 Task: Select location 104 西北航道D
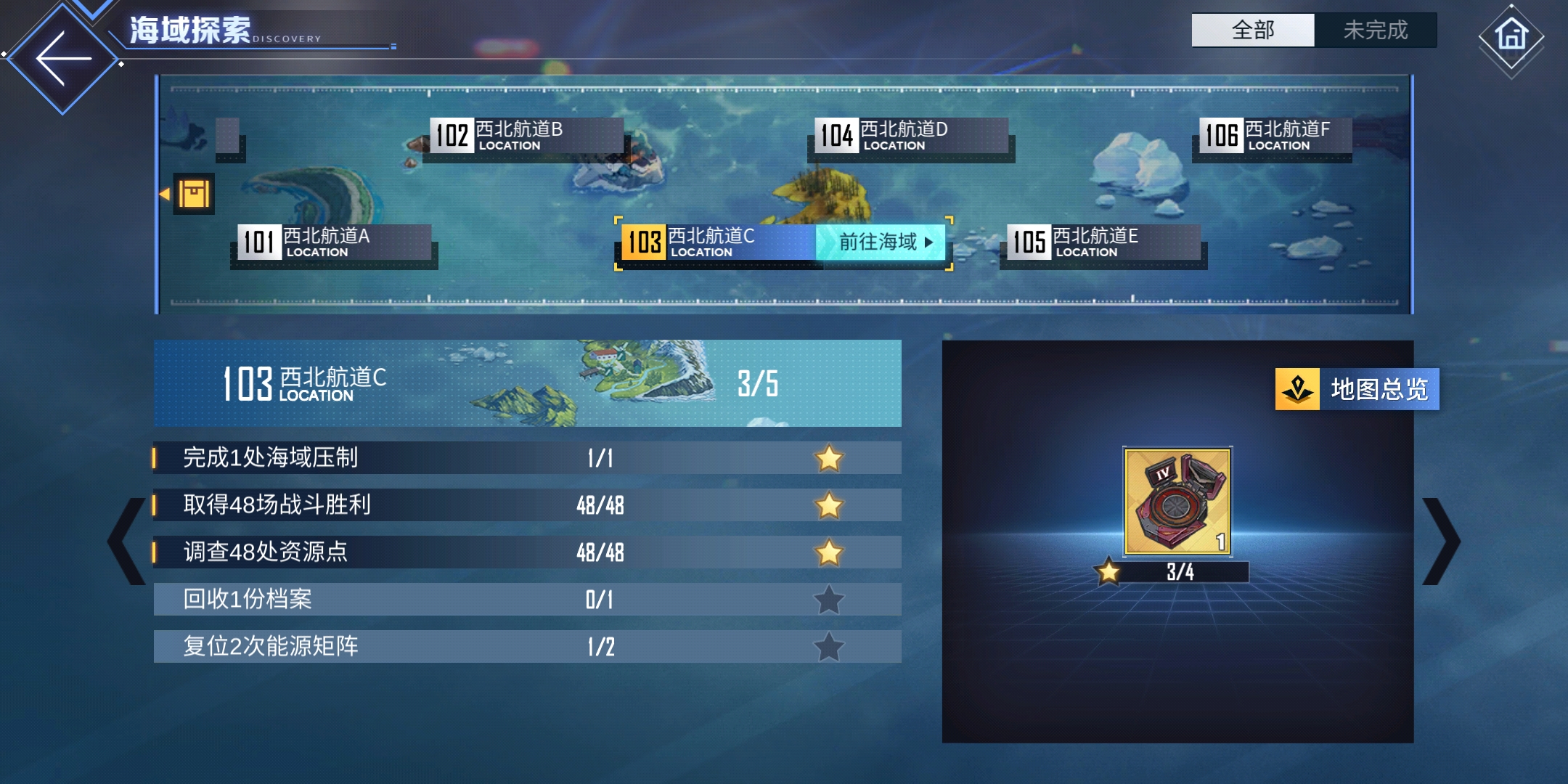pos(910,136)
